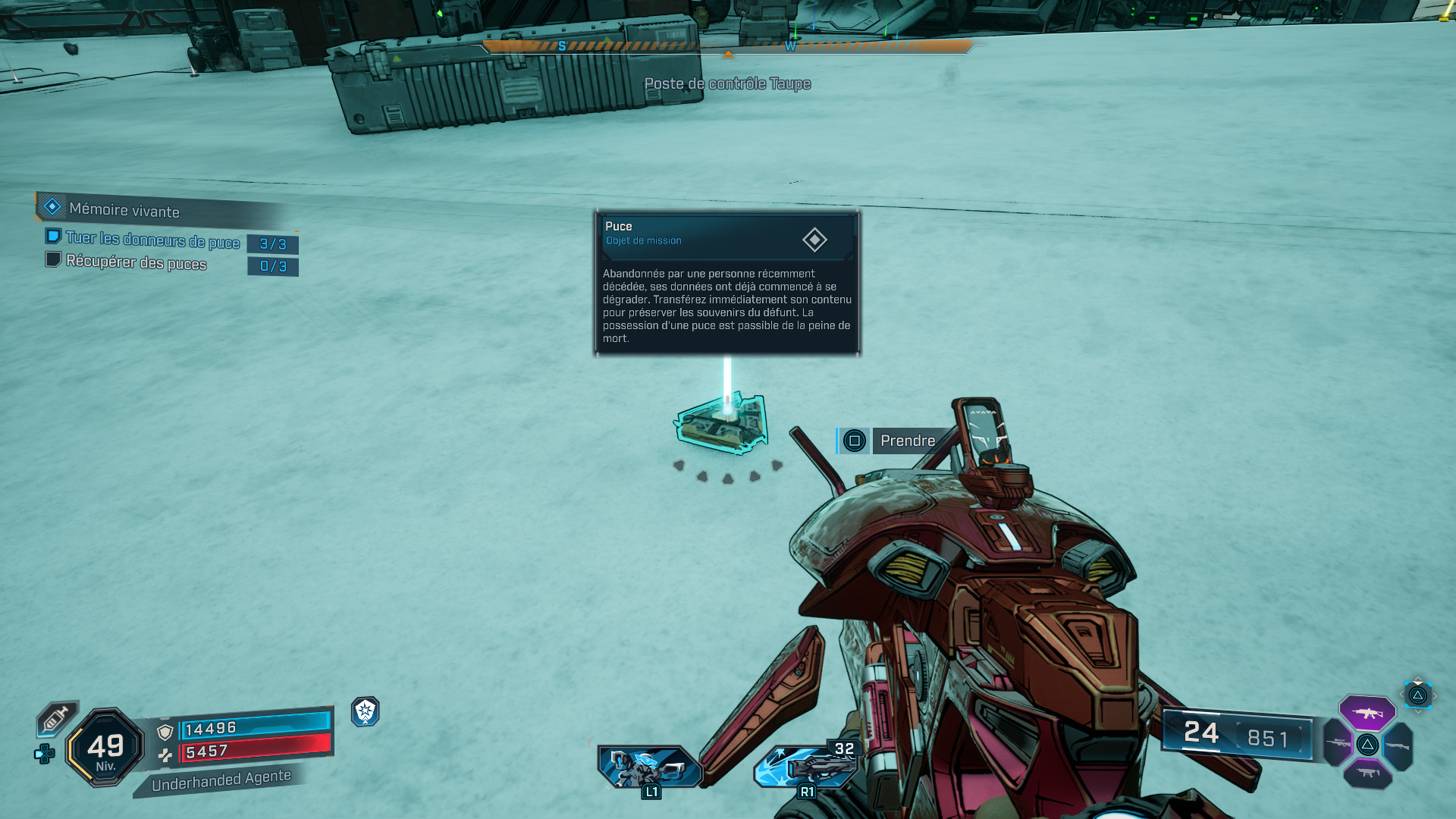Click the Tuer les donneurs de puce objective
The image size is (1456, 819).
[x=152, y=240]
